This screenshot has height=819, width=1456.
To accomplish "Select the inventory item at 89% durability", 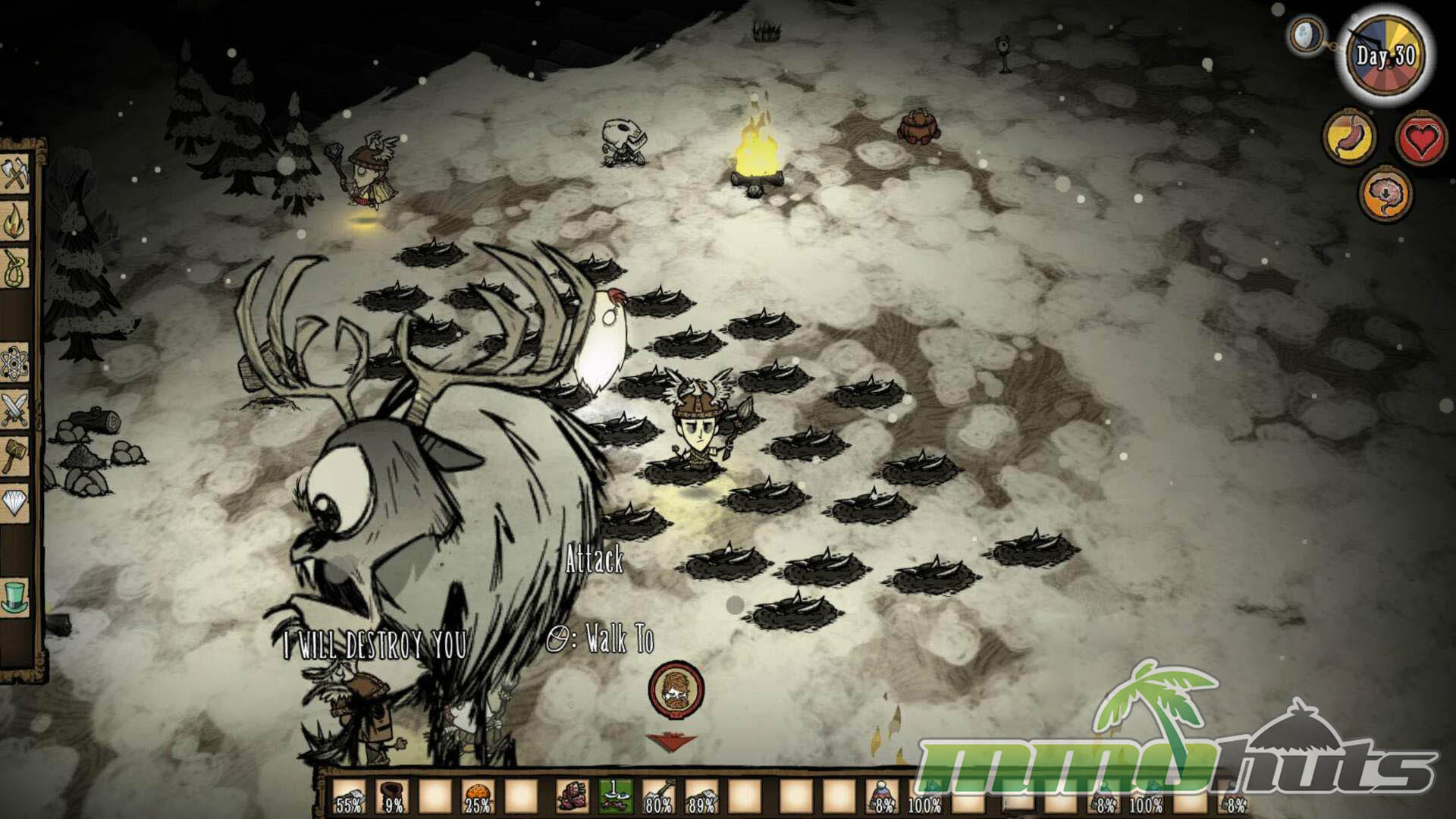I will [701, 796].
